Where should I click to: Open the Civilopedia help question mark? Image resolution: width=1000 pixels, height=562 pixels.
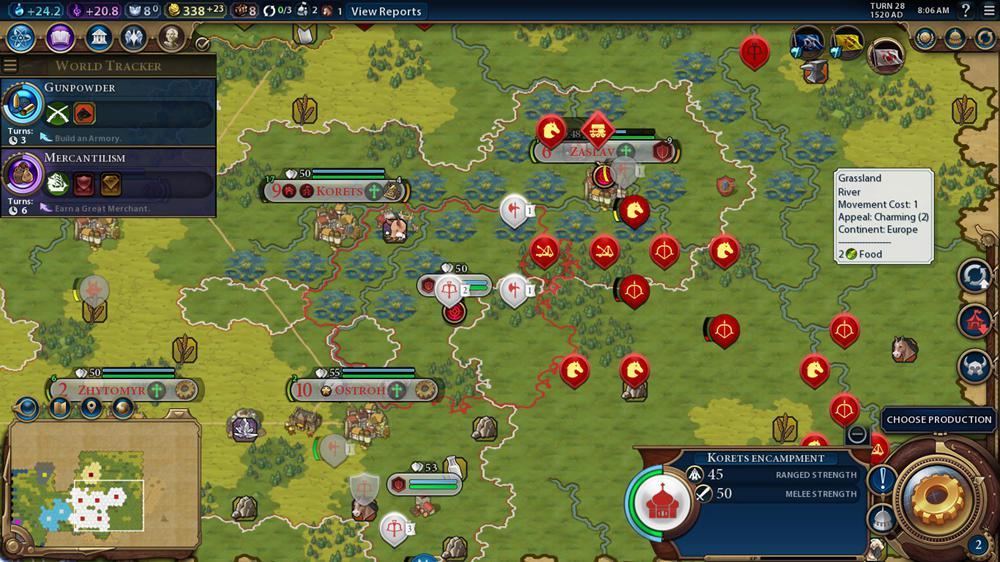[x=965, y=11]
